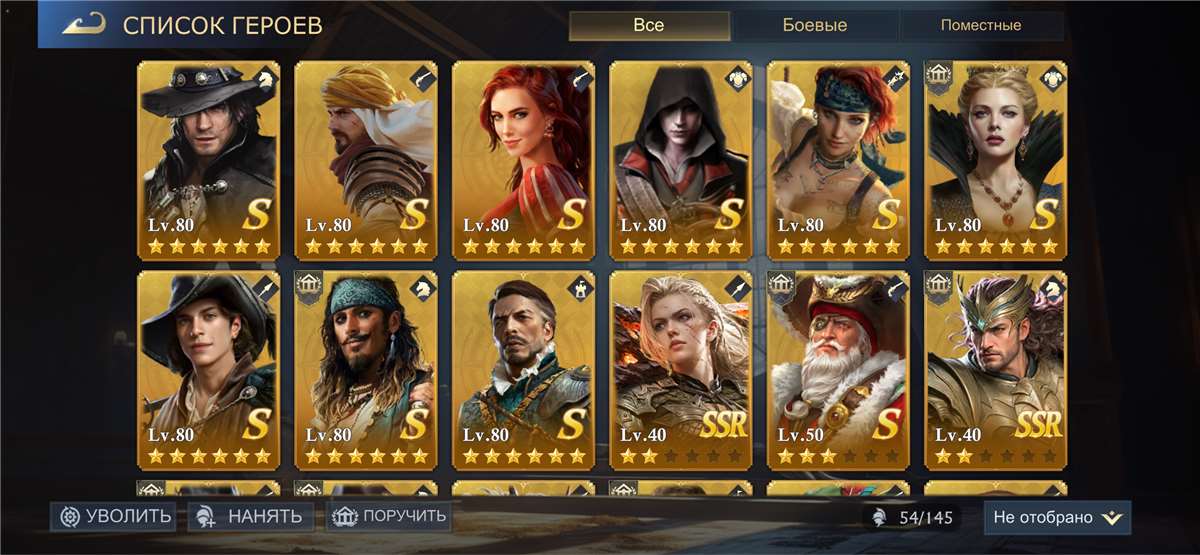Choose the dreadlocked pirate with teal bandana

pyautogui.click(x=366, y=370)
